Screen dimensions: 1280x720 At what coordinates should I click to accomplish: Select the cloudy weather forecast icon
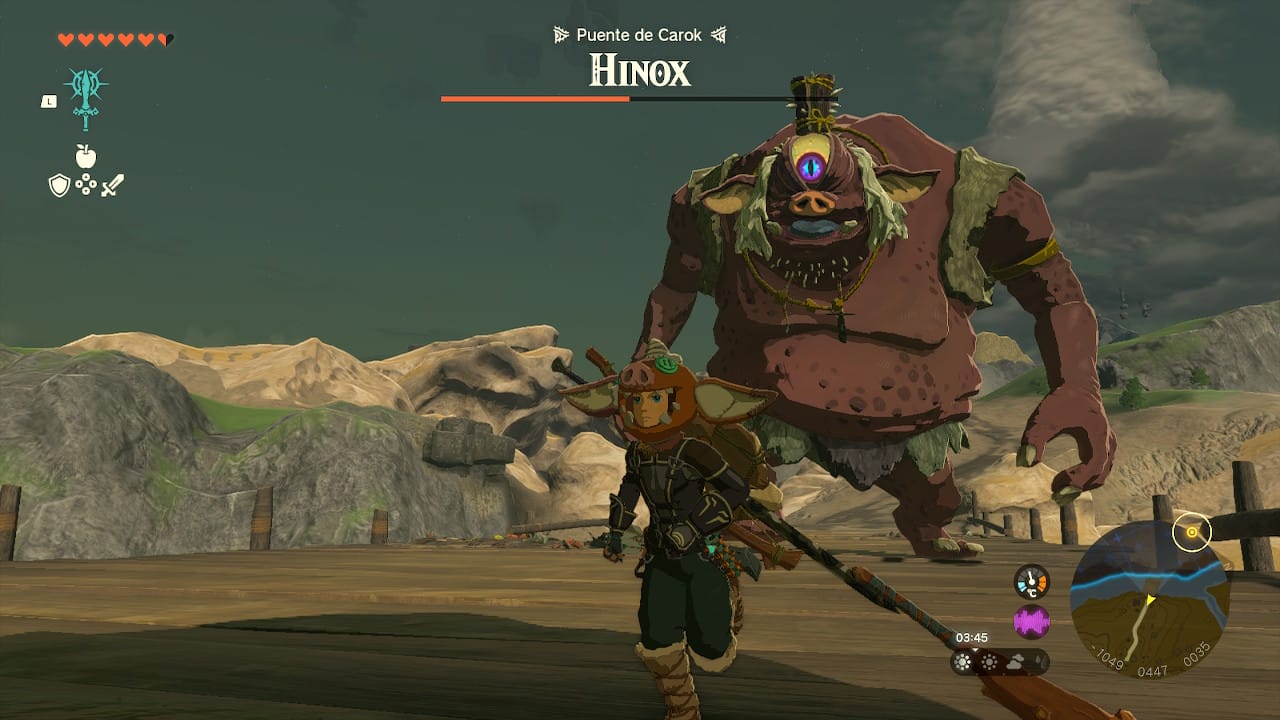(x=1015, y=662)
